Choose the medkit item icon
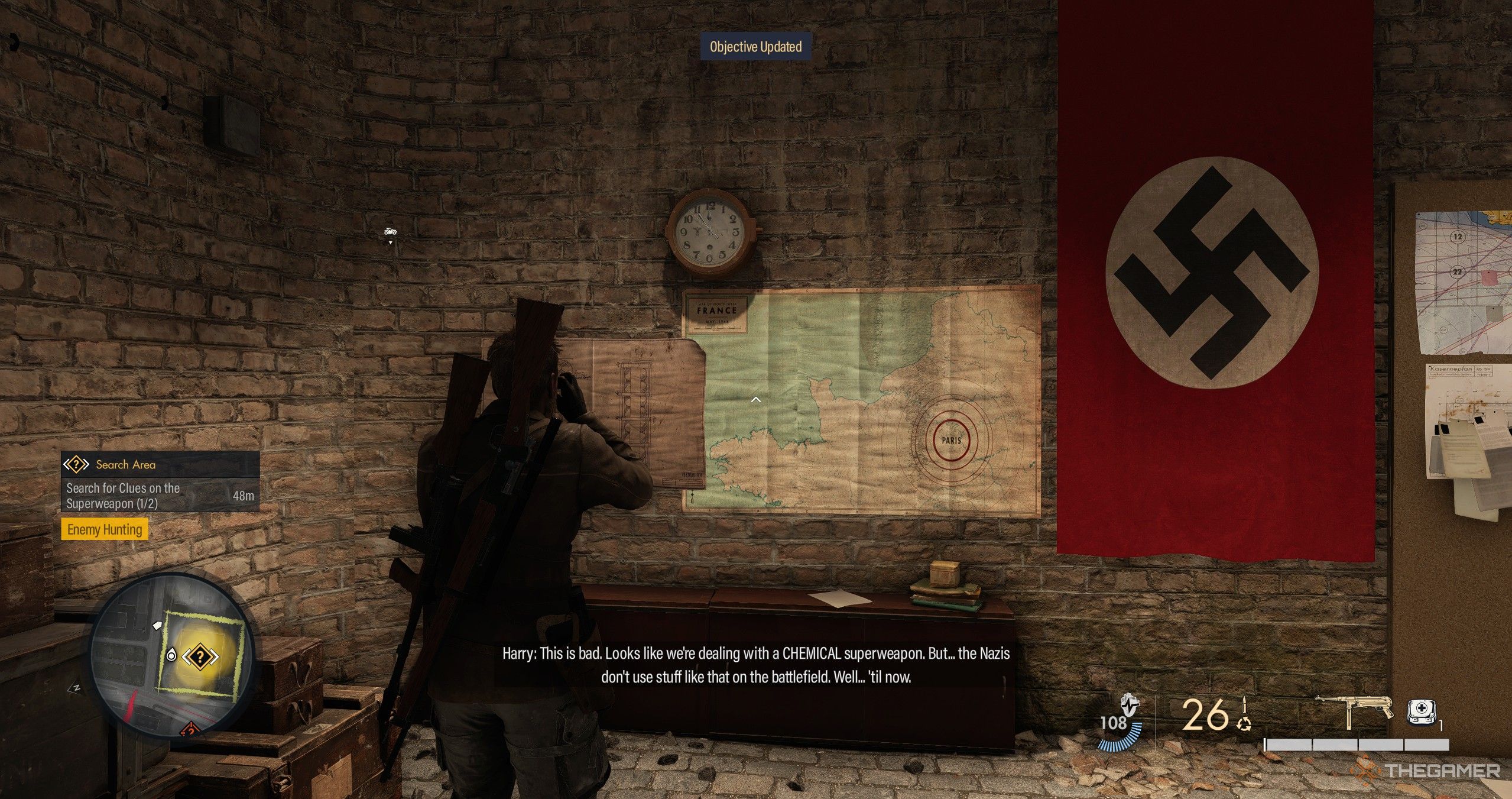Viewport: 1512px width, 799px height. coord(1422,711)
